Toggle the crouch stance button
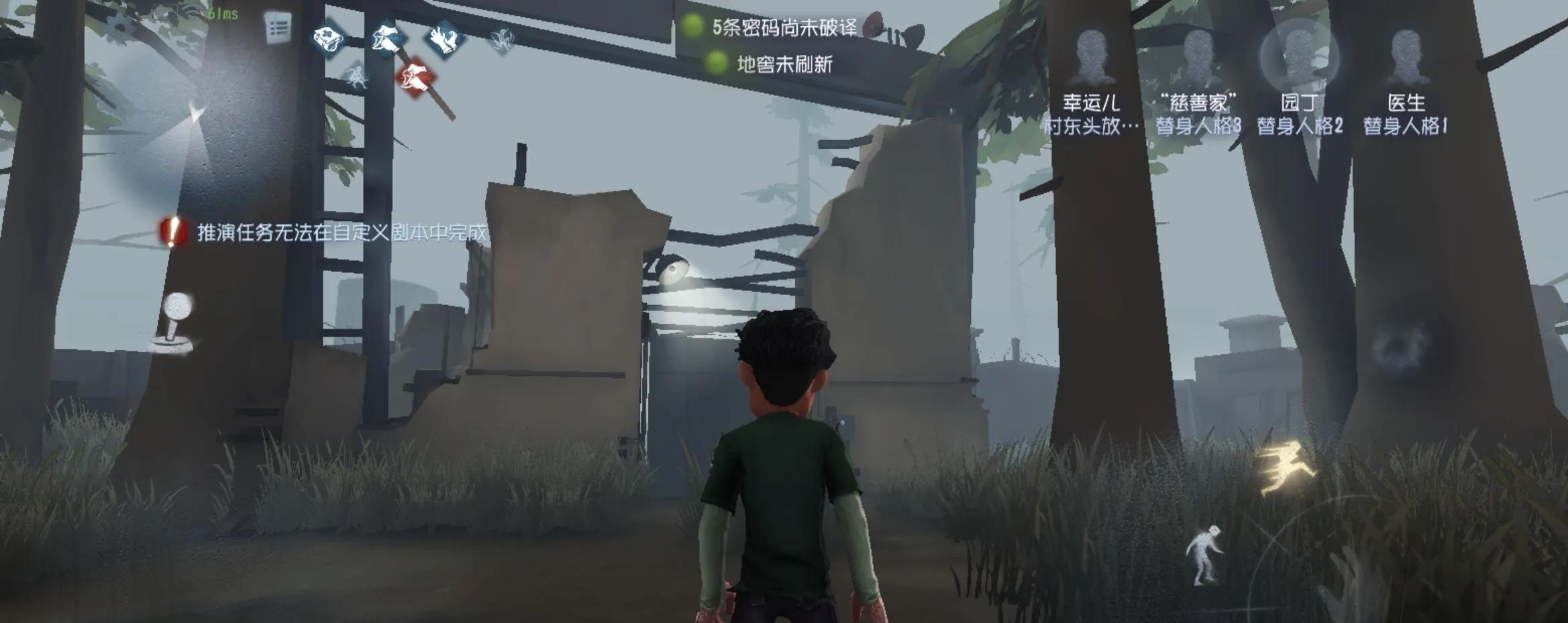Viewport: 1568px width, 623px height. (x=1205, y=555)
